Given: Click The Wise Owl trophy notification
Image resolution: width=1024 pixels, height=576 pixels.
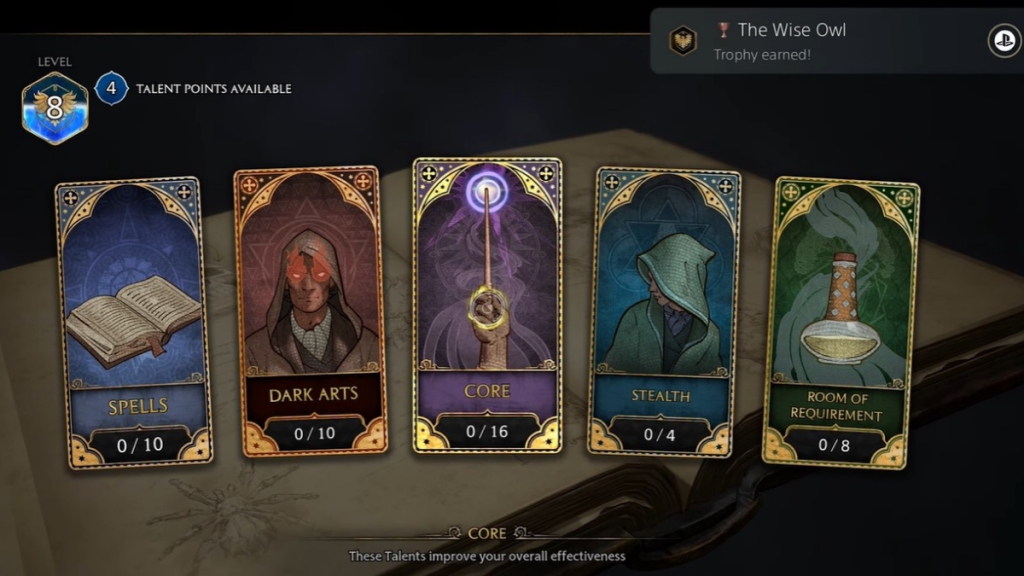Looking at the screenshot, I should [x=835, y=41].
